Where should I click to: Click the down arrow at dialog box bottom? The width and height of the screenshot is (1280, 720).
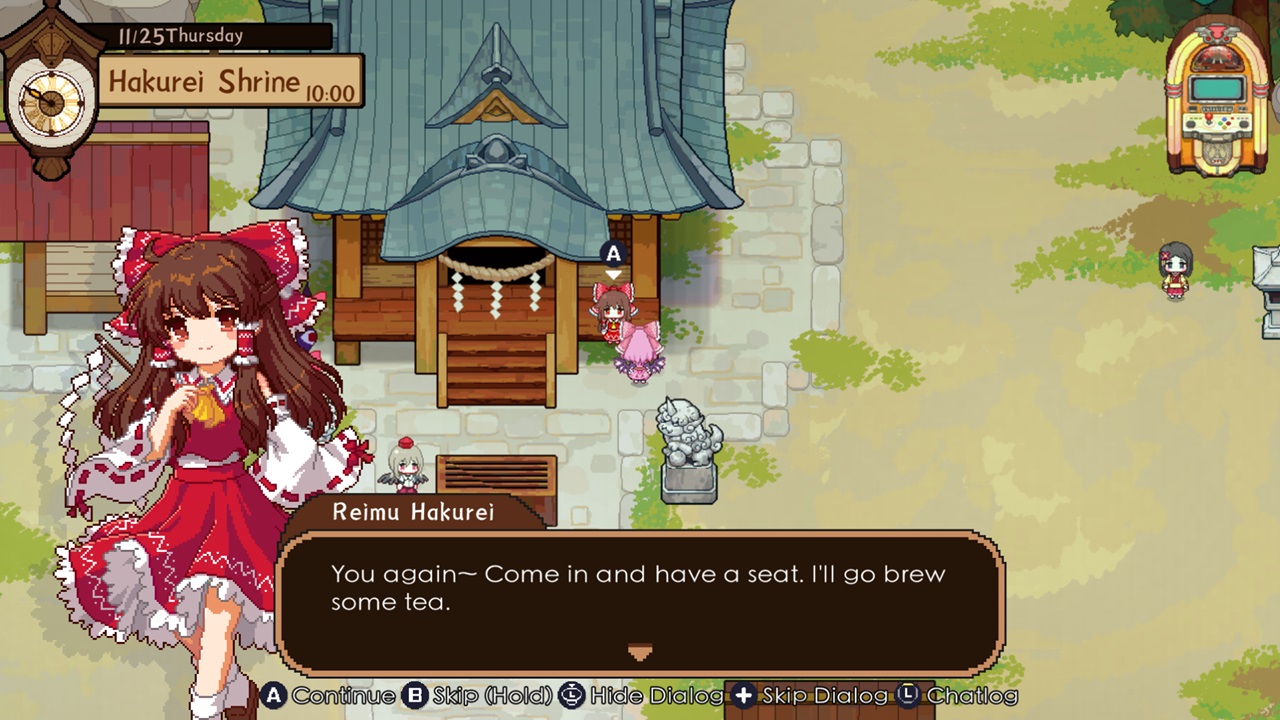[640, 652]
